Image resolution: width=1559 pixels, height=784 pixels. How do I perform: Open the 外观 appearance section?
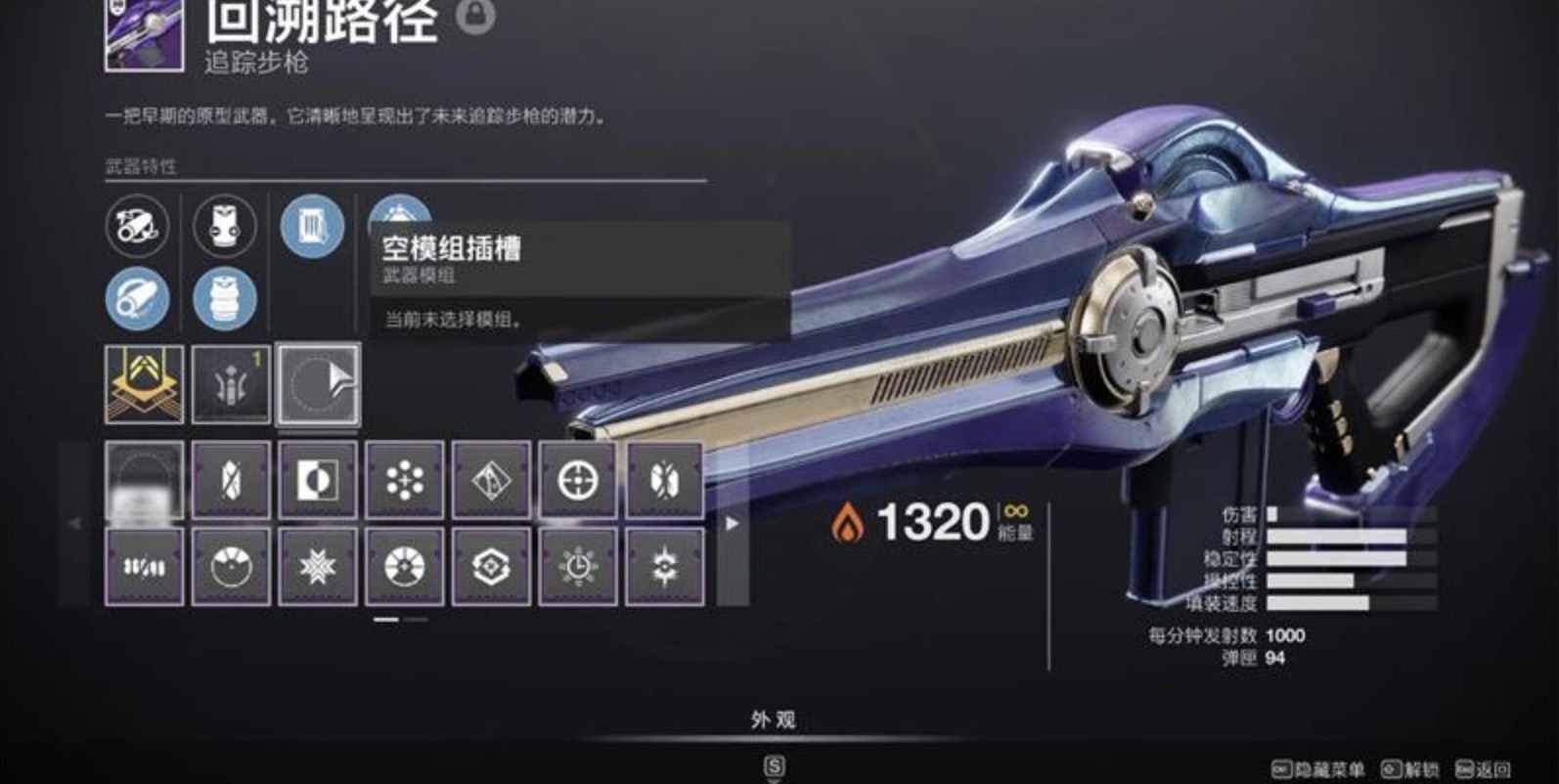[x=773, y=720]
